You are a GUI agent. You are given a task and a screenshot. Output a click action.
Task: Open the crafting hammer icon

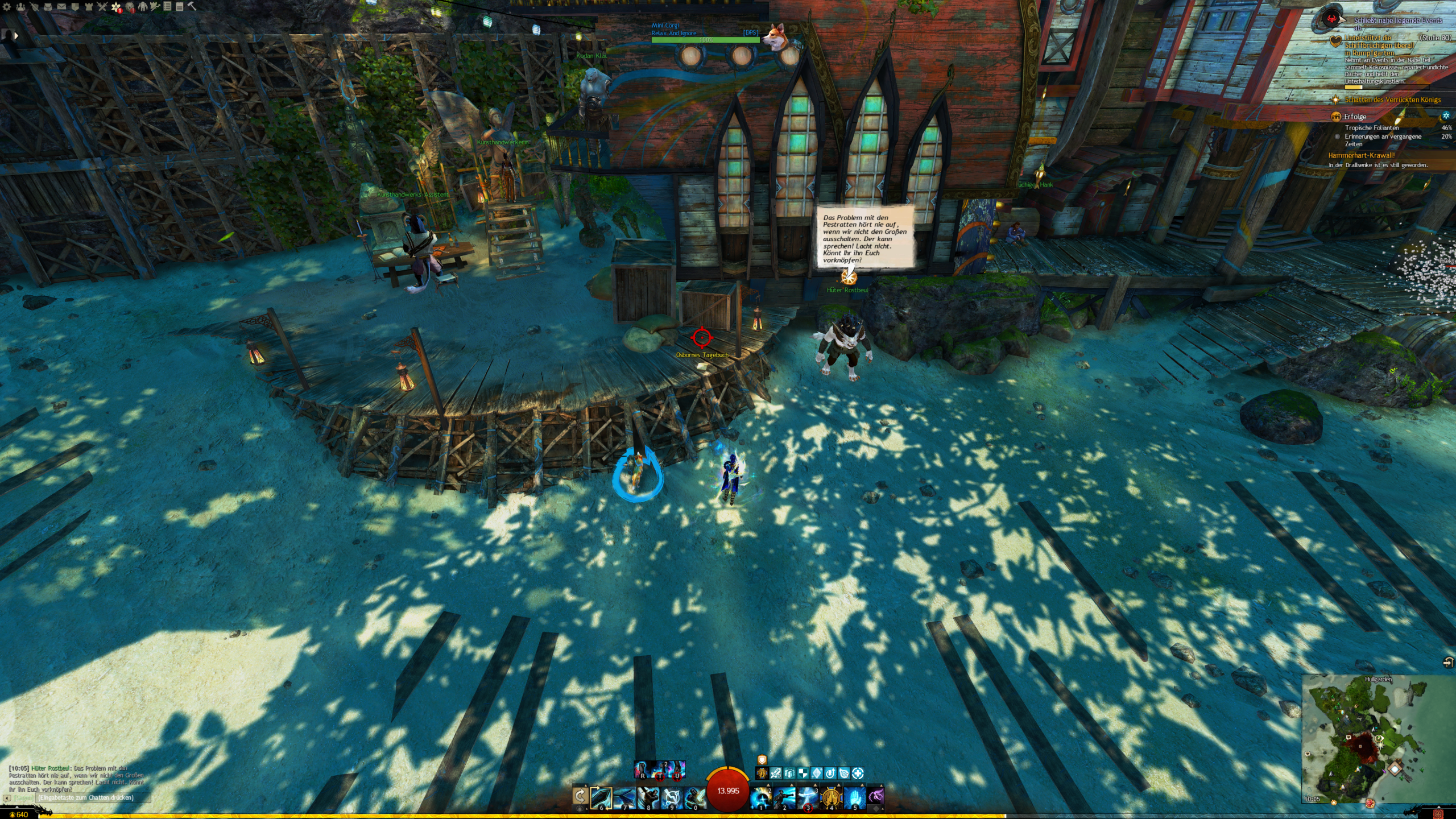192,7
